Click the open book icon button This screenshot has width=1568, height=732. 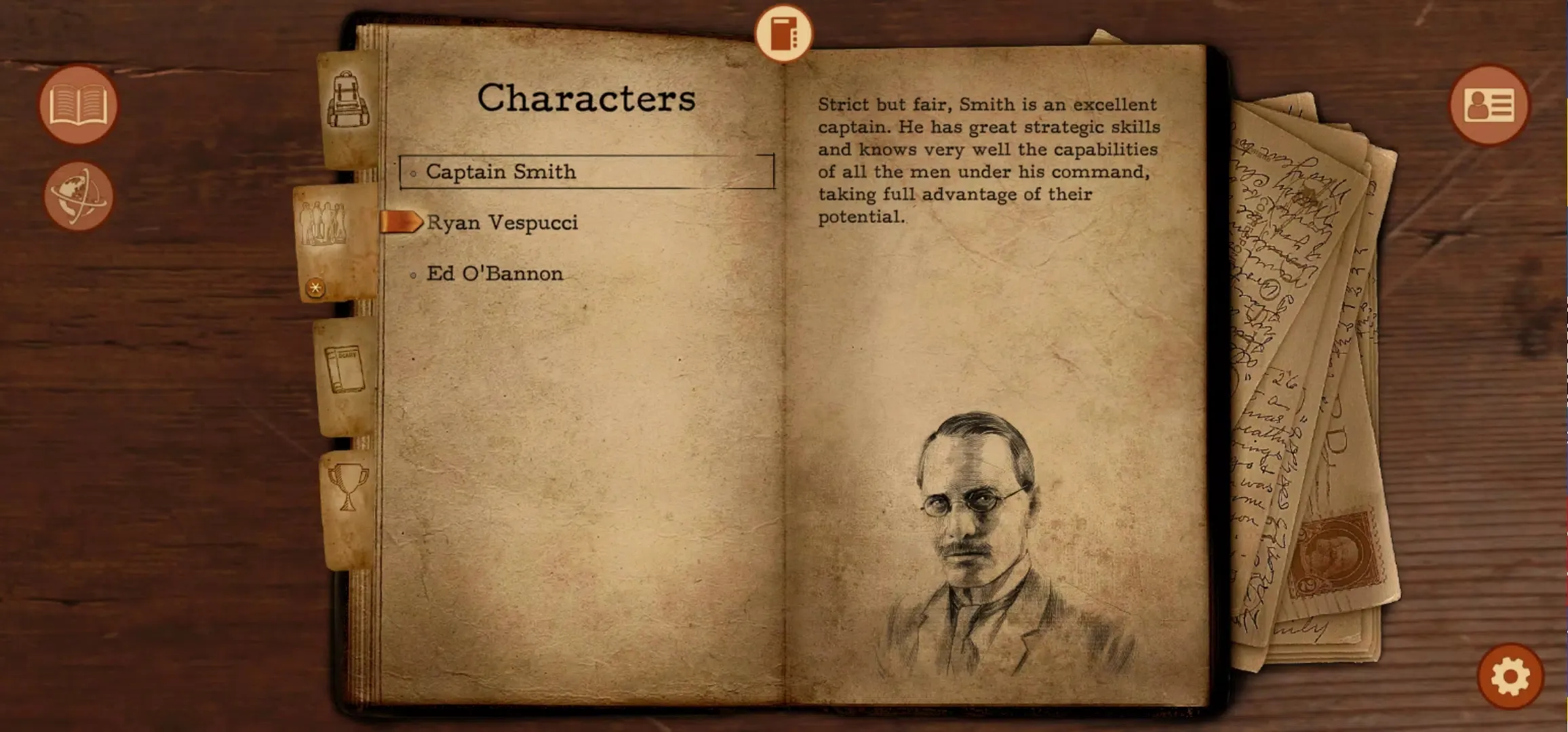pos(78,105)
